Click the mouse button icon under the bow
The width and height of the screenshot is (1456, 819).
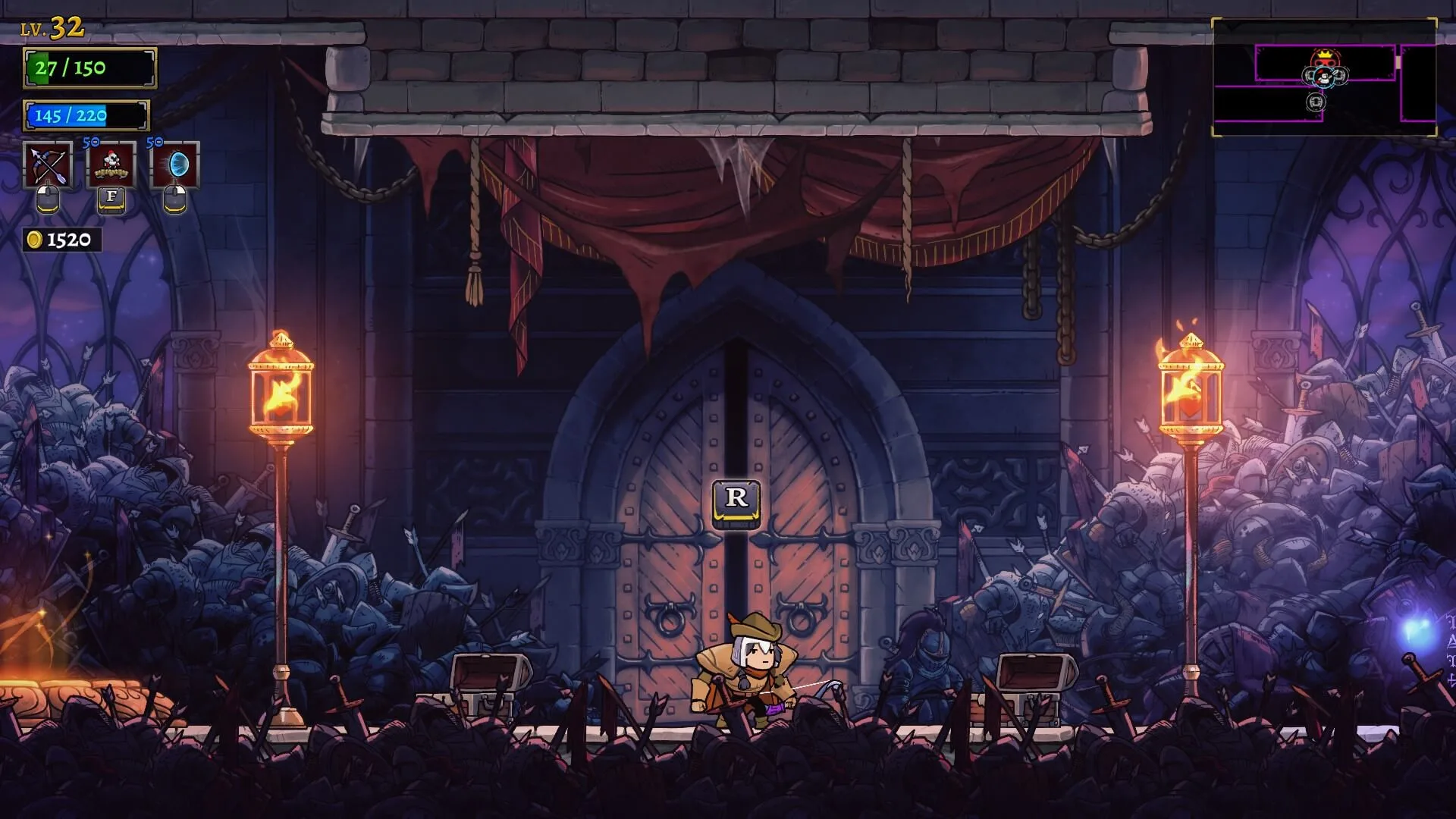point(49,201)
